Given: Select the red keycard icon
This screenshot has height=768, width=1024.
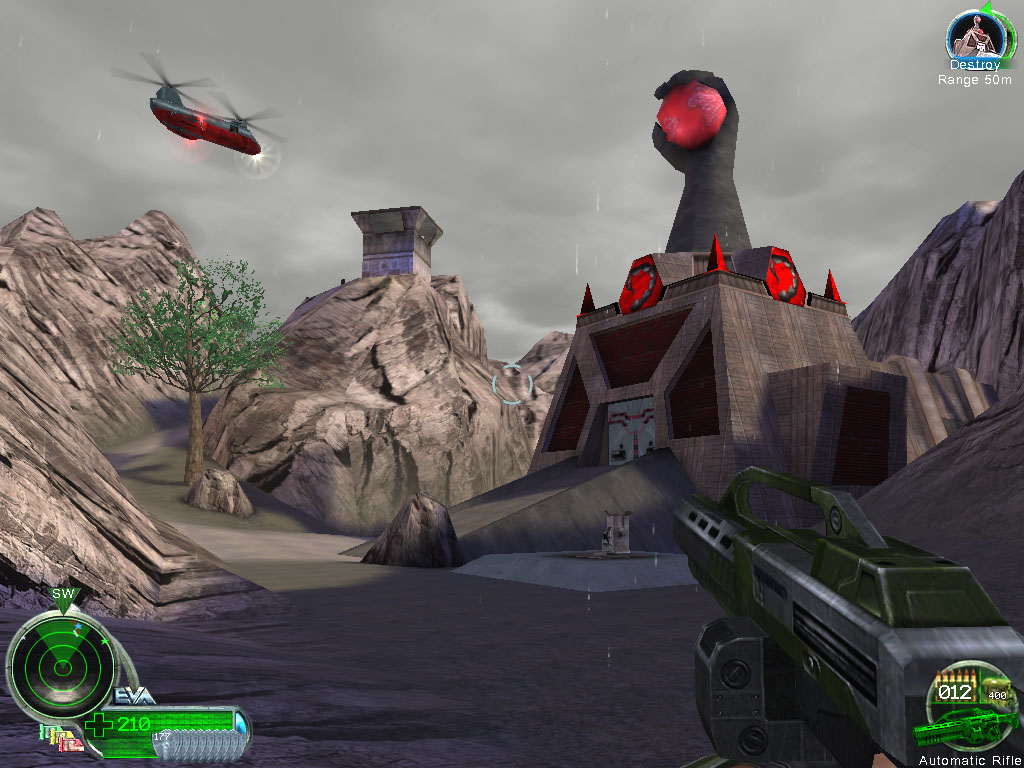Looking at the screenshot, I should click(71, 745).
